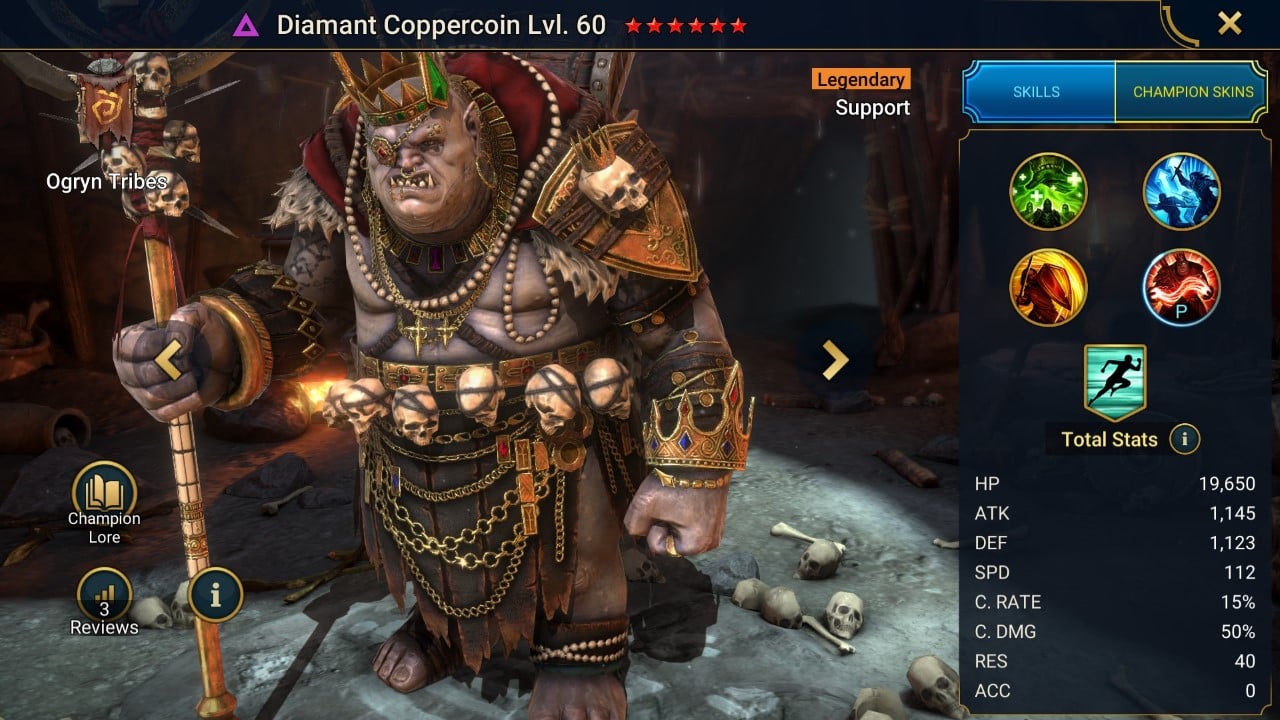Image resolution: width=1280 pixels, height=720 pixels.
Task: Go back to the previous champion
Action: point(168,360)
